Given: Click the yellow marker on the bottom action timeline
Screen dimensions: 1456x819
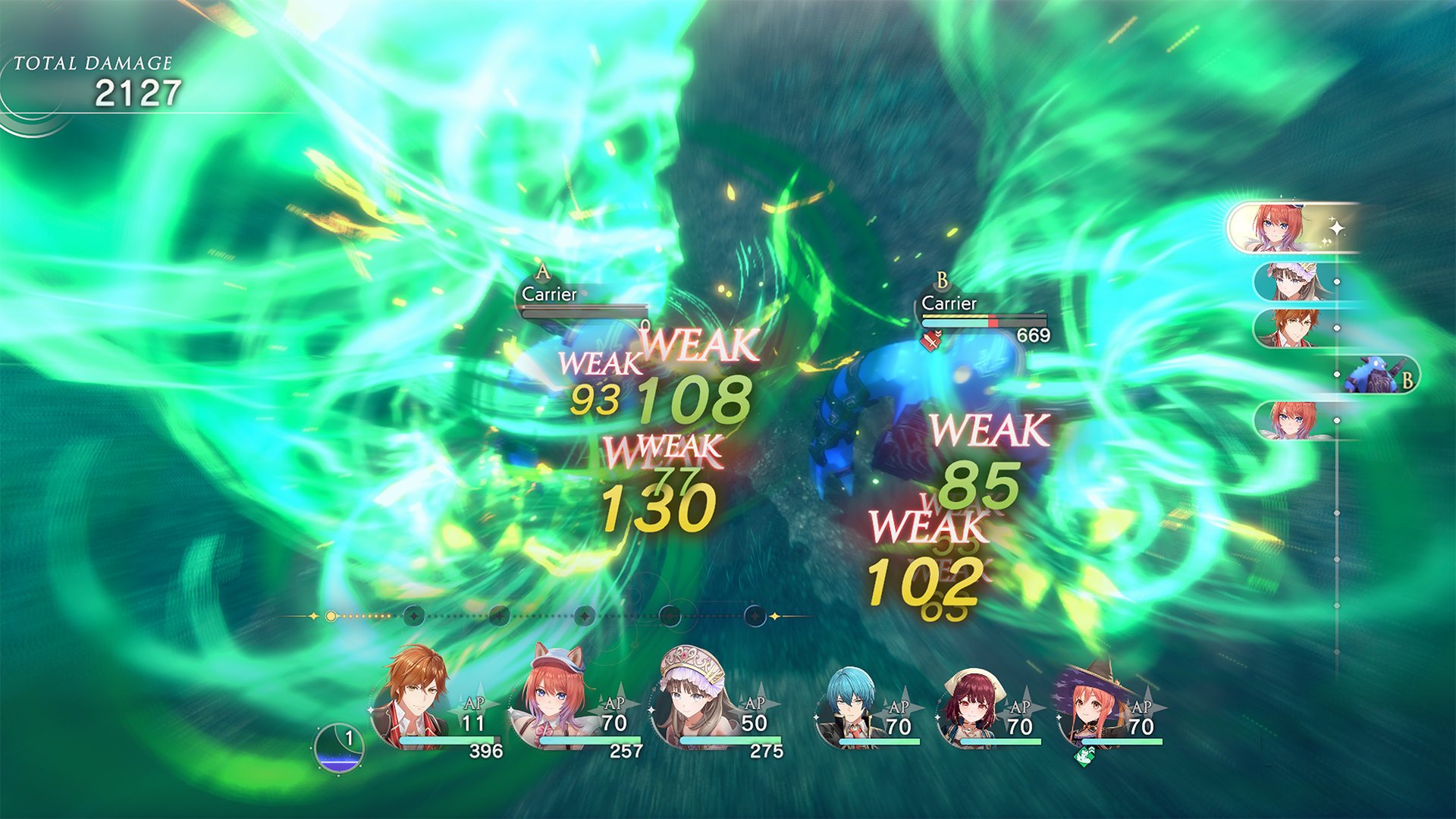Looking at the screenshot, I should (x=331, y=614).
